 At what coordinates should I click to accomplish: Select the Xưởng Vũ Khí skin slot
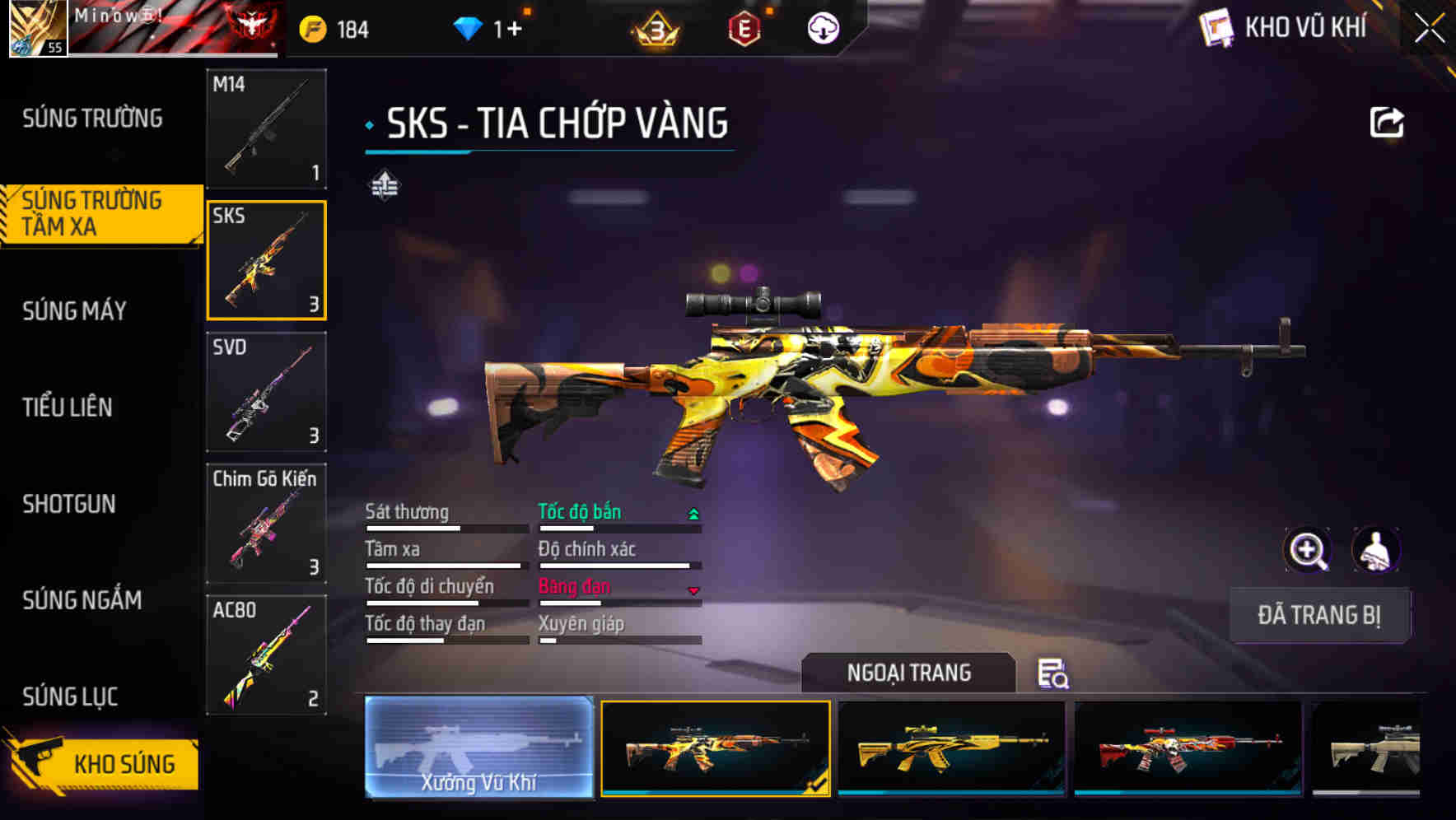[479, 748]
